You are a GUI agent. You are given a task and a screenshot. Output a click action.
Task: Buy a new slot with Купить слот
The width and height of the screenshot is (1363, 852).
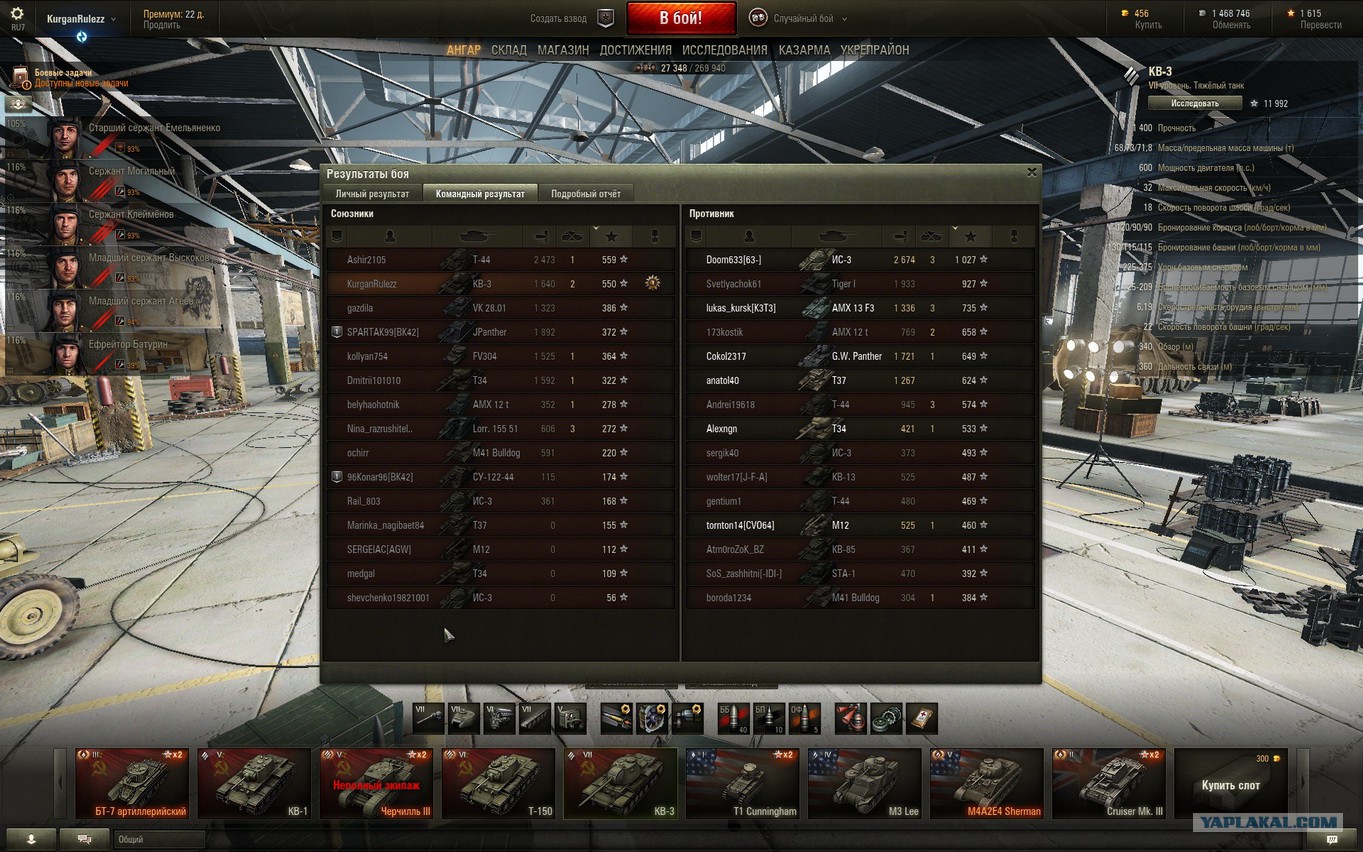pyautogui.click(x=1229, y=784)
